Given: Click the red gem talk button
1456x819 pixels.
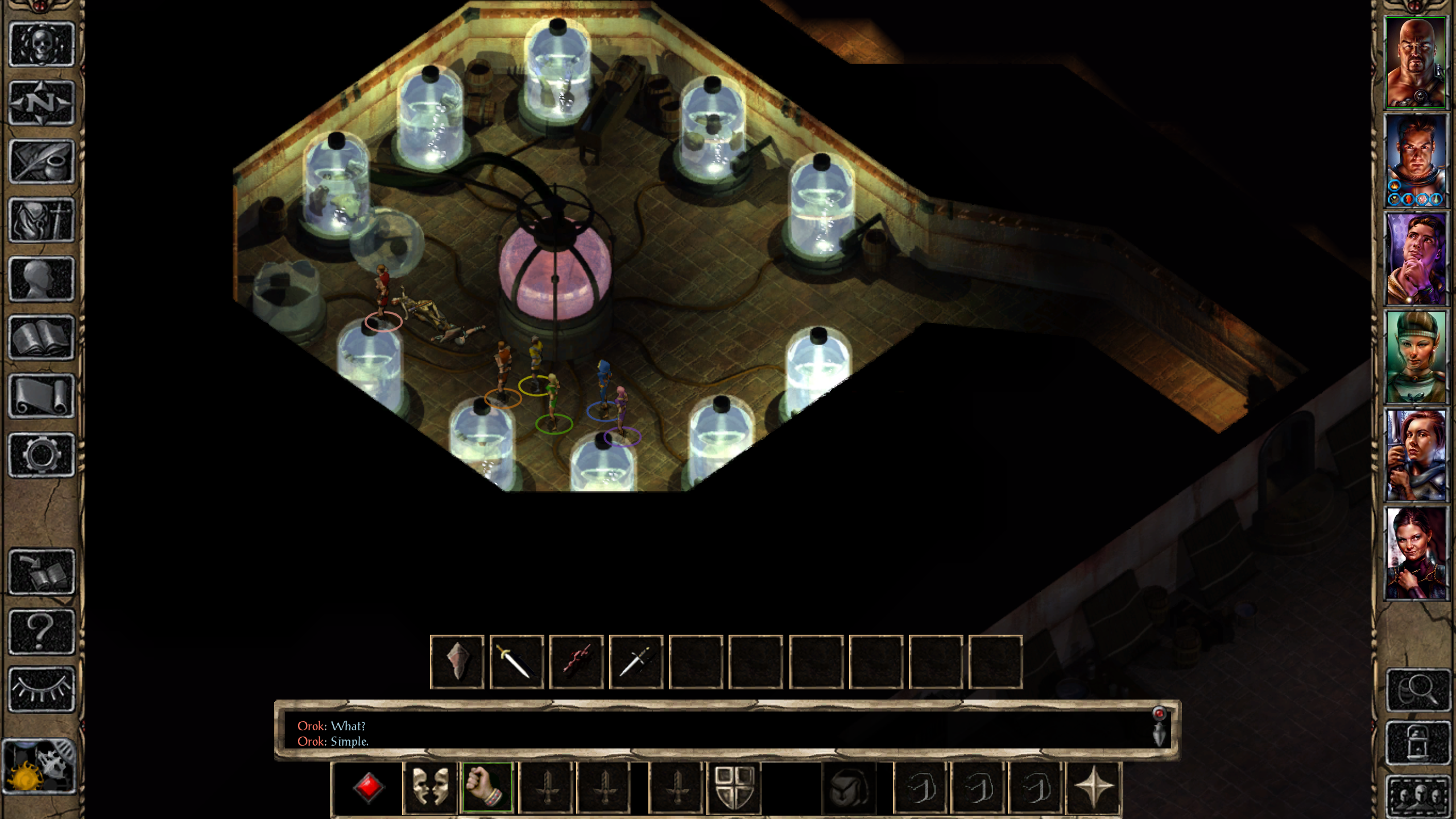Looking at the screenshot, I should click(x=368, y=788).
